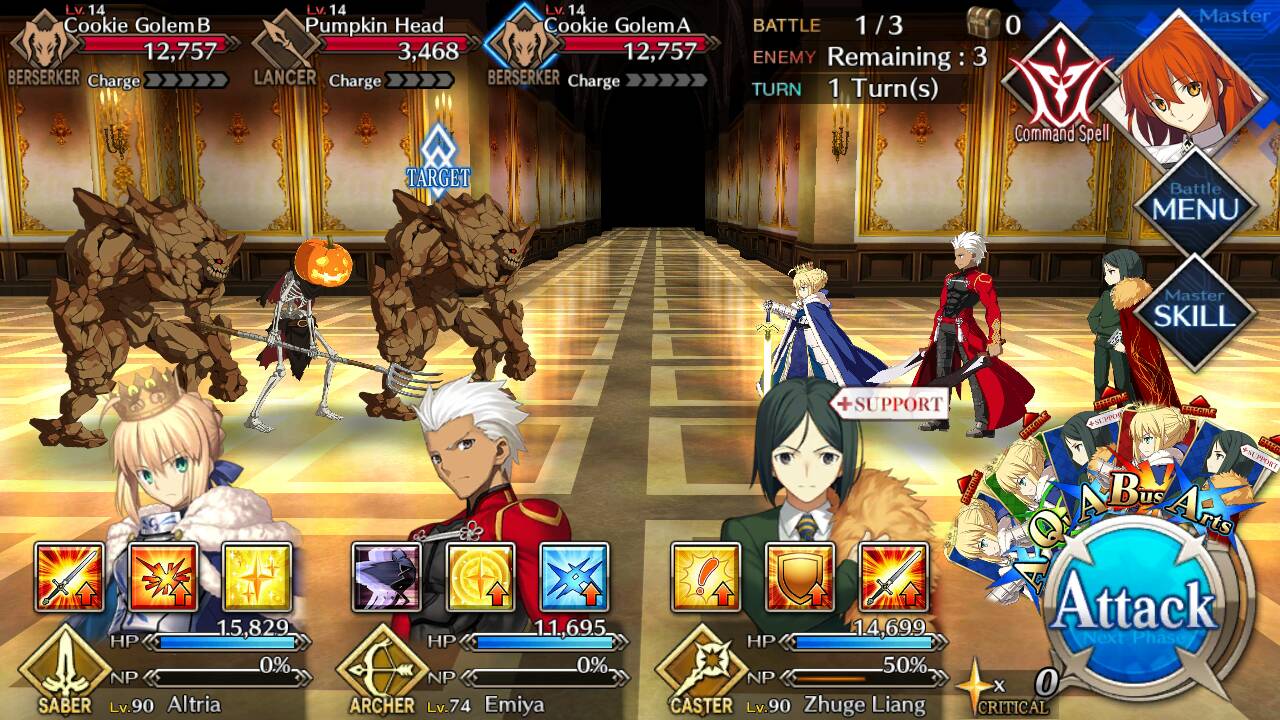
Task: Open the Master Skill panel
Action: [1196, 309]
